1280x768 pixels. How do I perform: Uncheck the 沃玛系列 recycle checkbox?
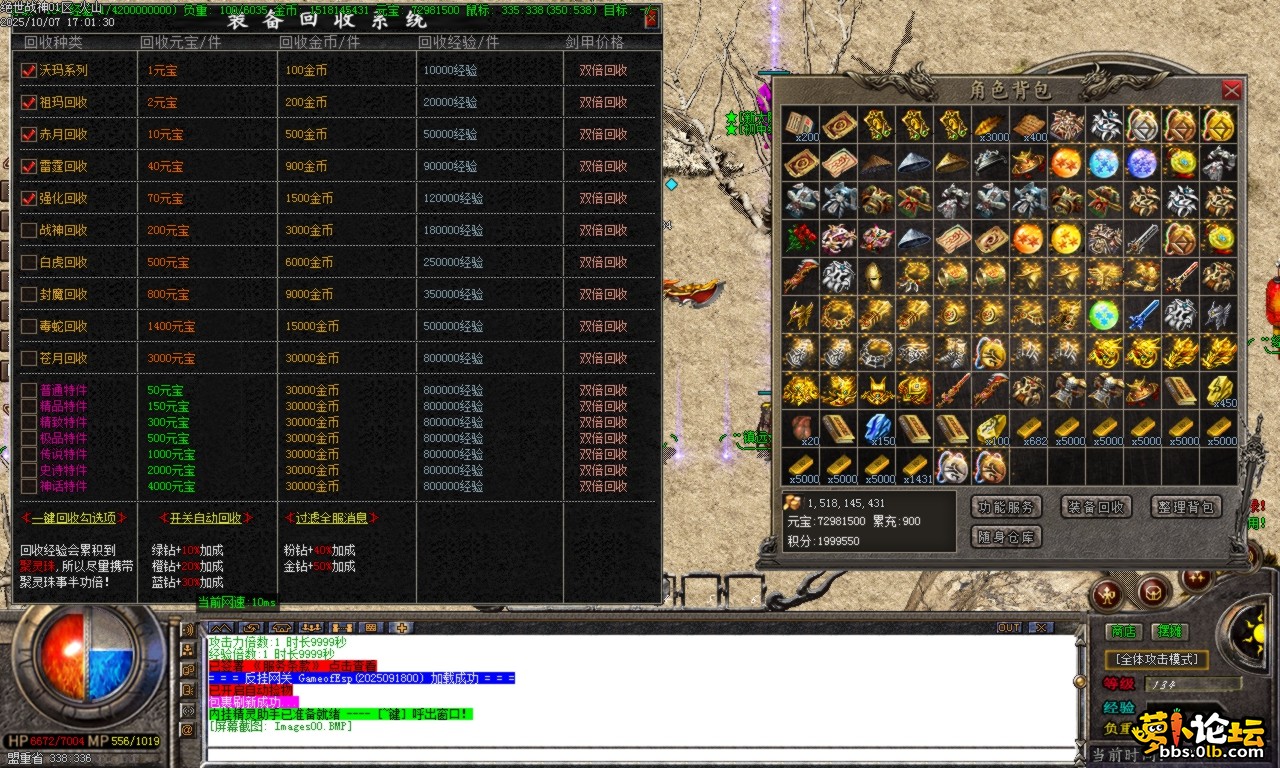(29, 70)
